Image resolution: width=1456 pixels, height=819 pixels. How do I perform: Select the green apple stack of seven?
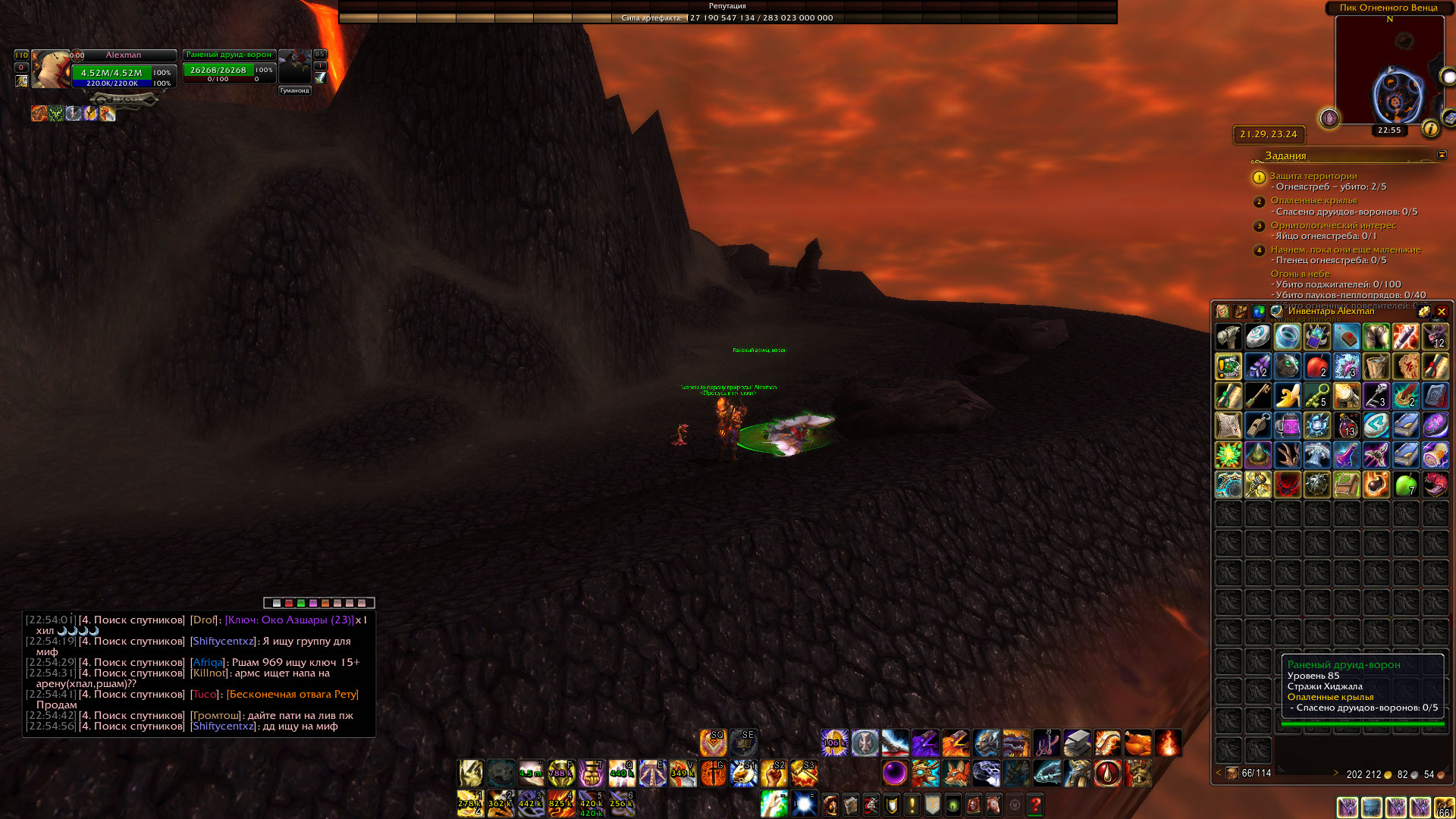(x=1406, y=484)
